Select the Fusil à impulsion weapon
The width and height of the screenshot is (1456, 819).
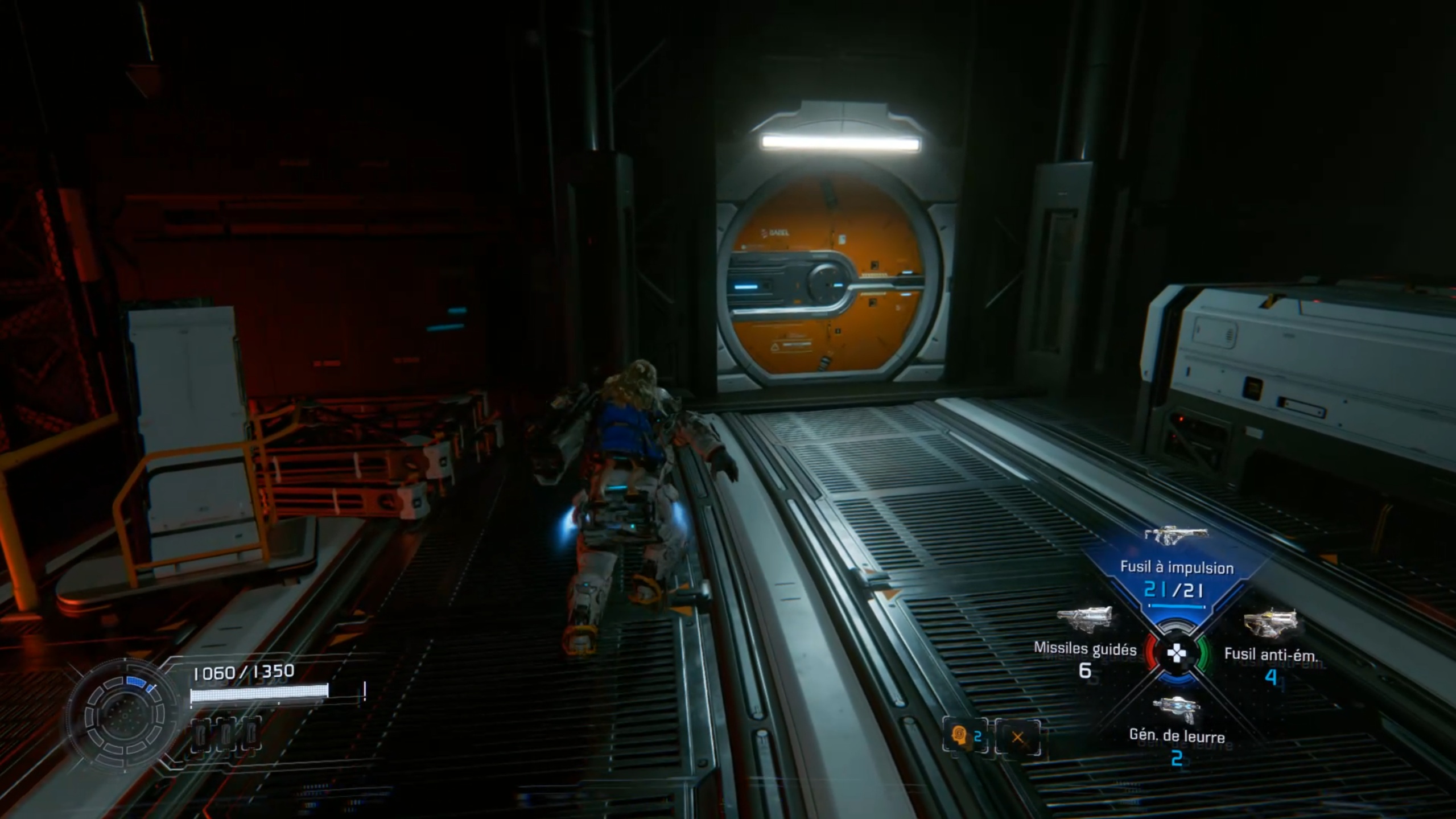[1176, 567]
